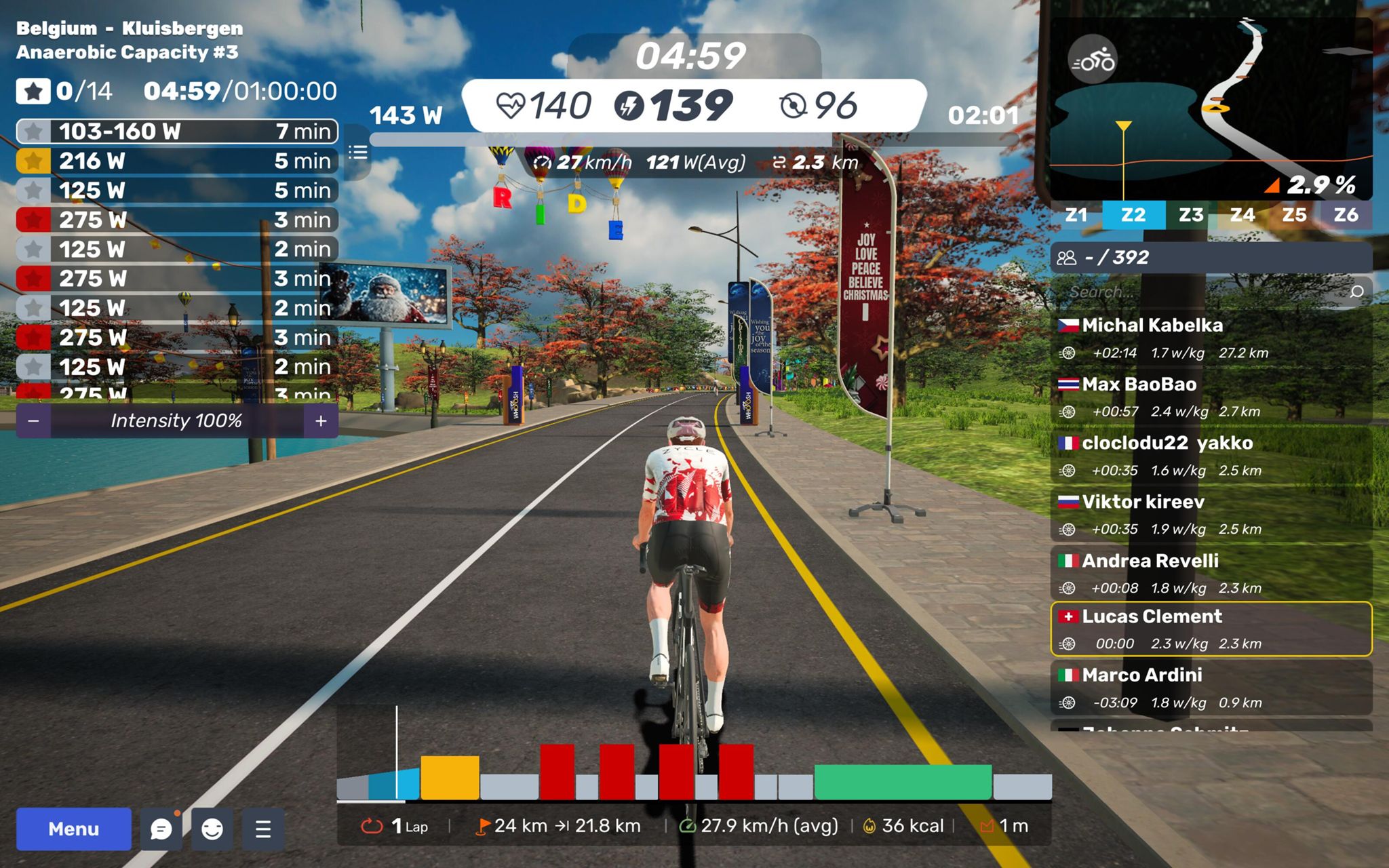Viewport: 1389px width, 868px height.
Task: Open the hamburger list icon beside emotes
Action: click(263, 829)
